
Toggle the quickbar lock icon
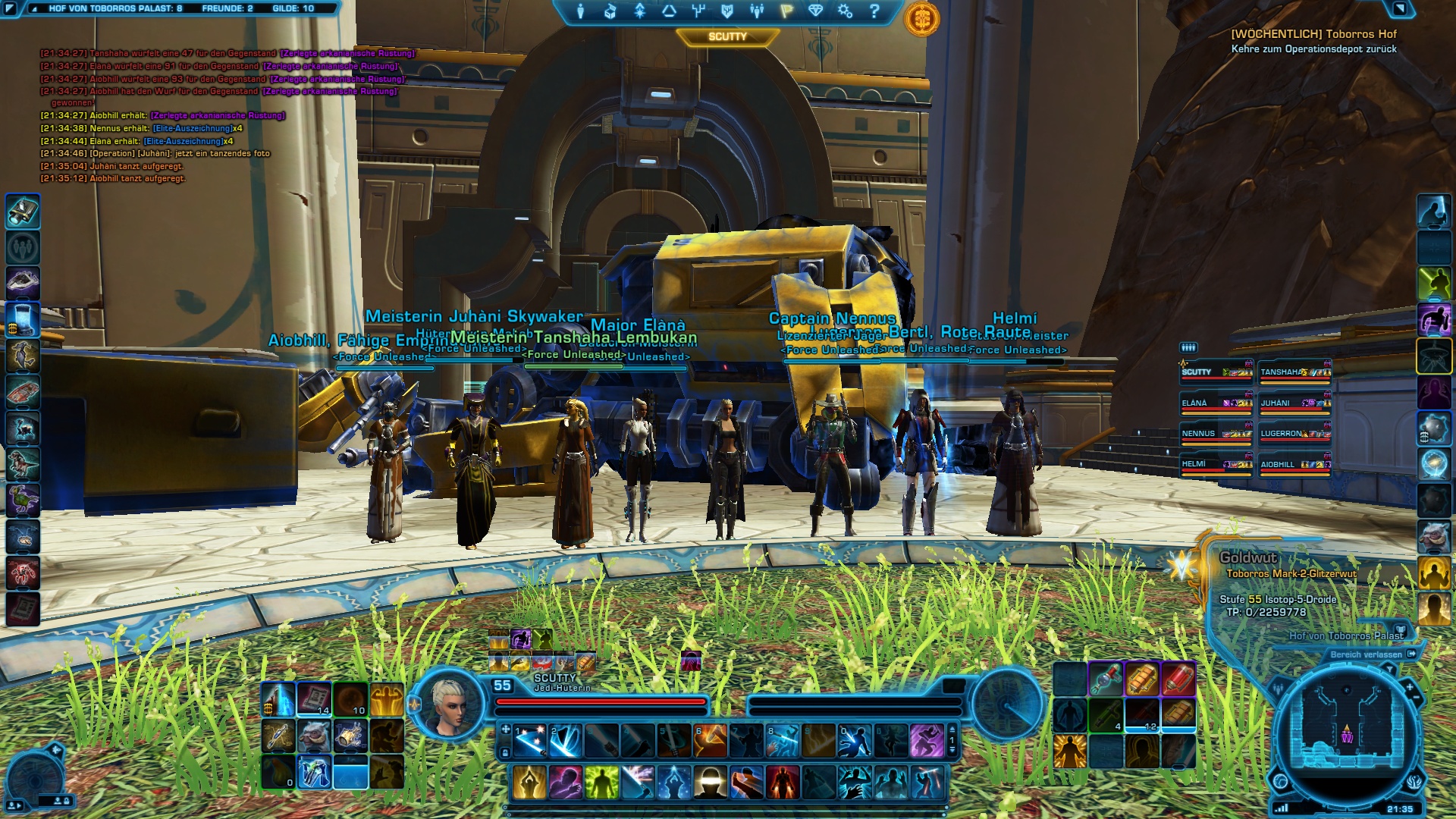point(505,753)
